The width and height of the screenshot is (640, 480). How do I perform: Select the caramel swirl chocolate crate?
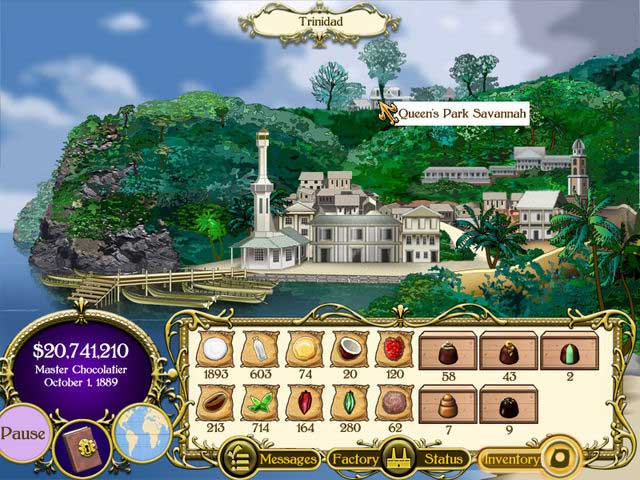point(448,405)
